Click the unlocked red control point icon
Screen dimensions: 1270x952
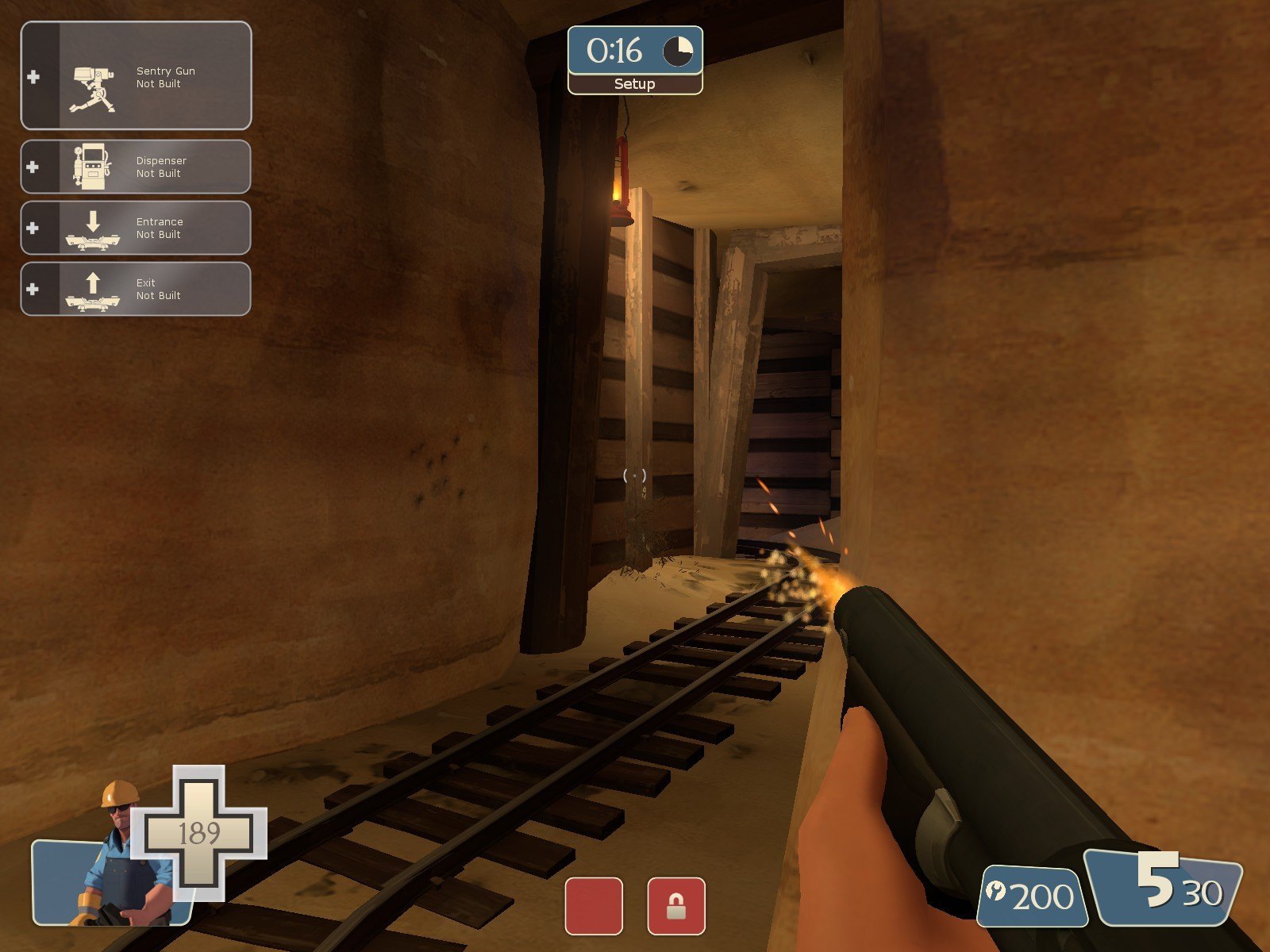coord(594,906)
